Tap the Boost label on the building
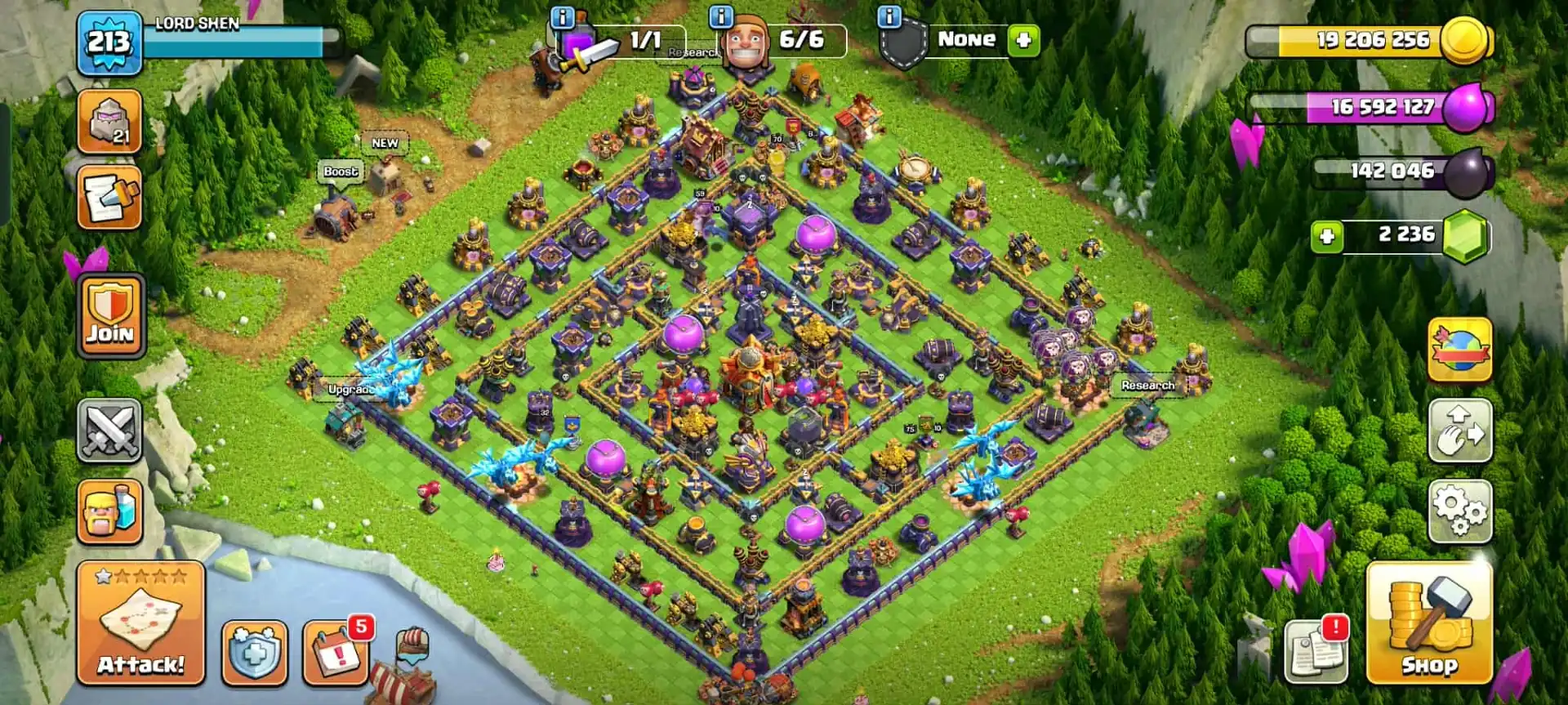 pyautogui.click(x=341, y=172)
